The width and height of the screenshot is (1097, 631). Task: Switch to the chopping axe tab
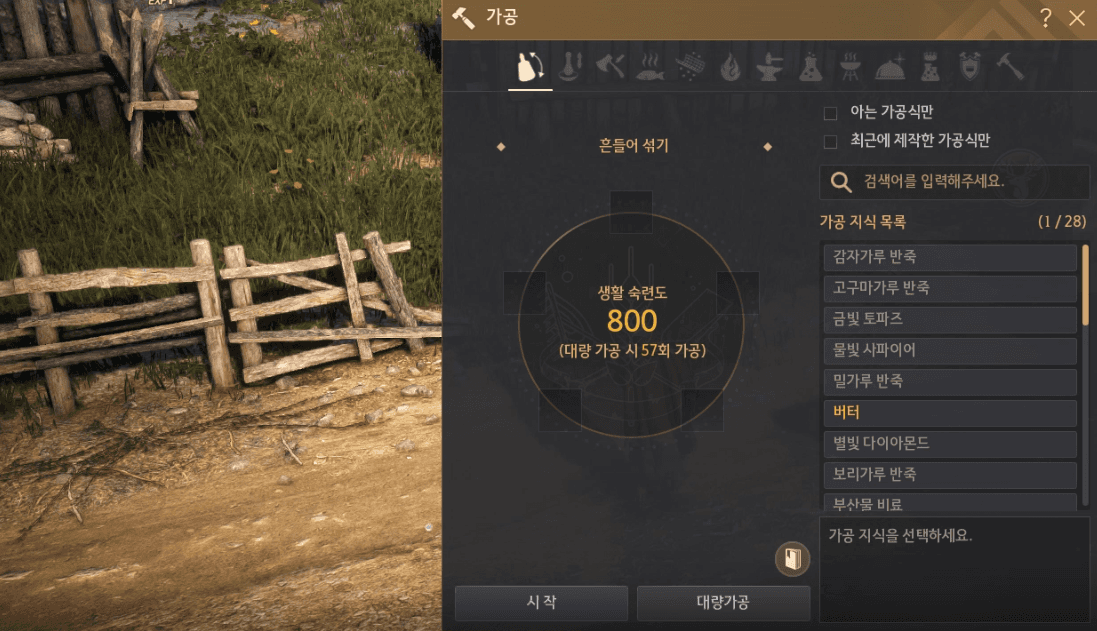click(610, 67)
